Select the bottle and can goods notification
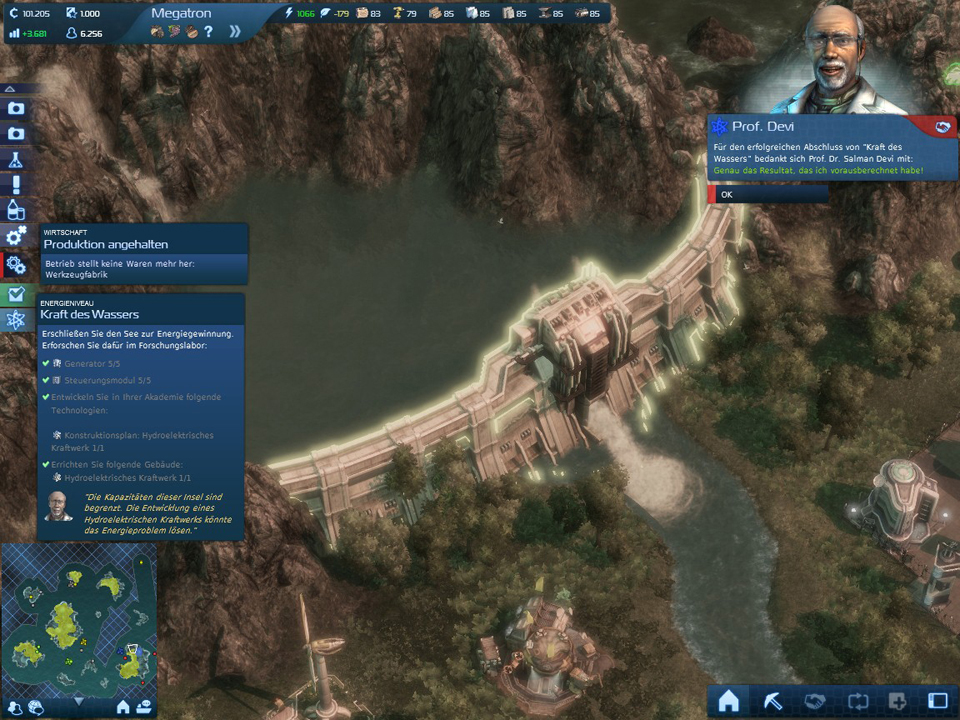 tap(15, 211)
